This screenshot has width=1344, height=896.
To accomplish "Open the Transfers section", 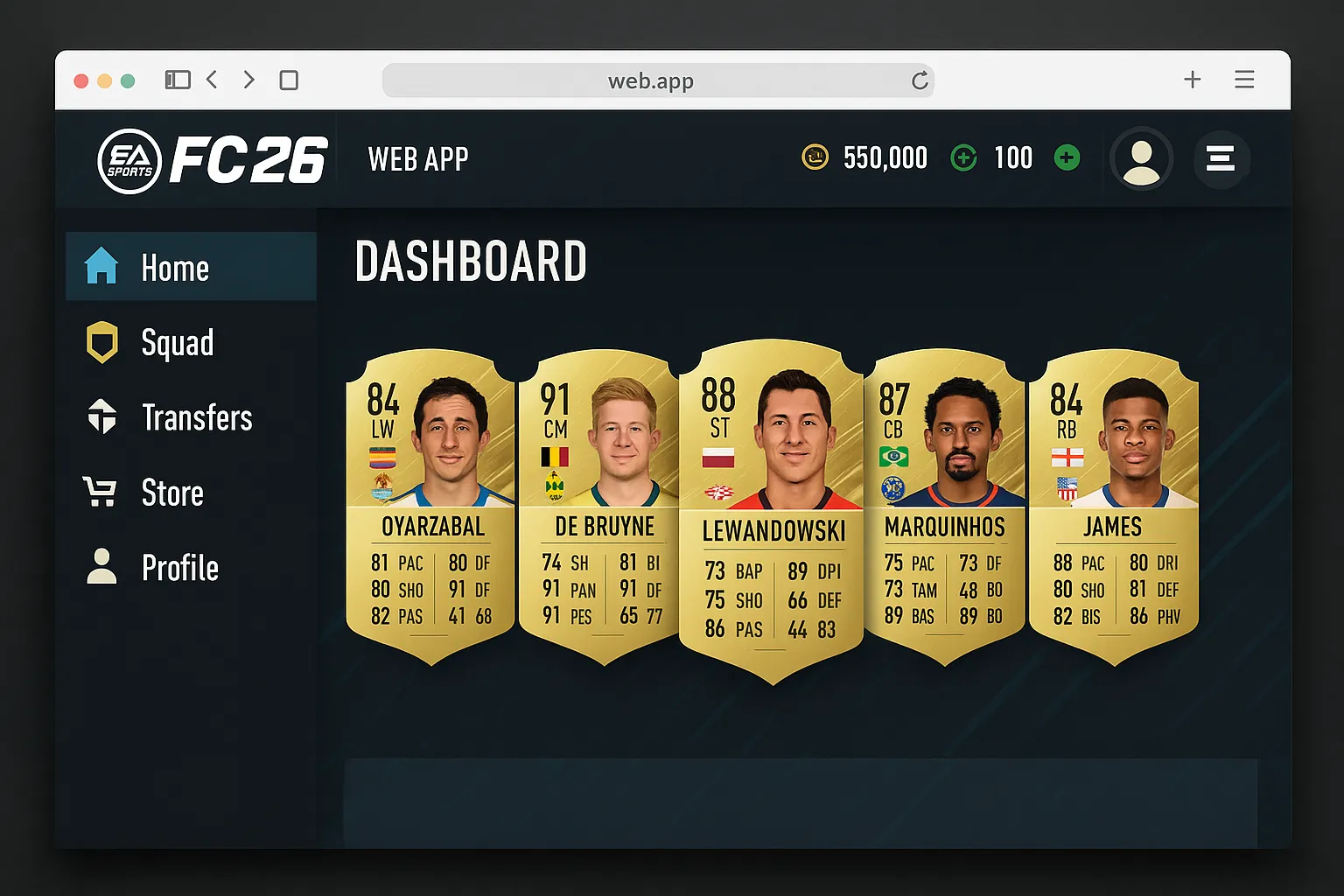I will click(196, 417).
